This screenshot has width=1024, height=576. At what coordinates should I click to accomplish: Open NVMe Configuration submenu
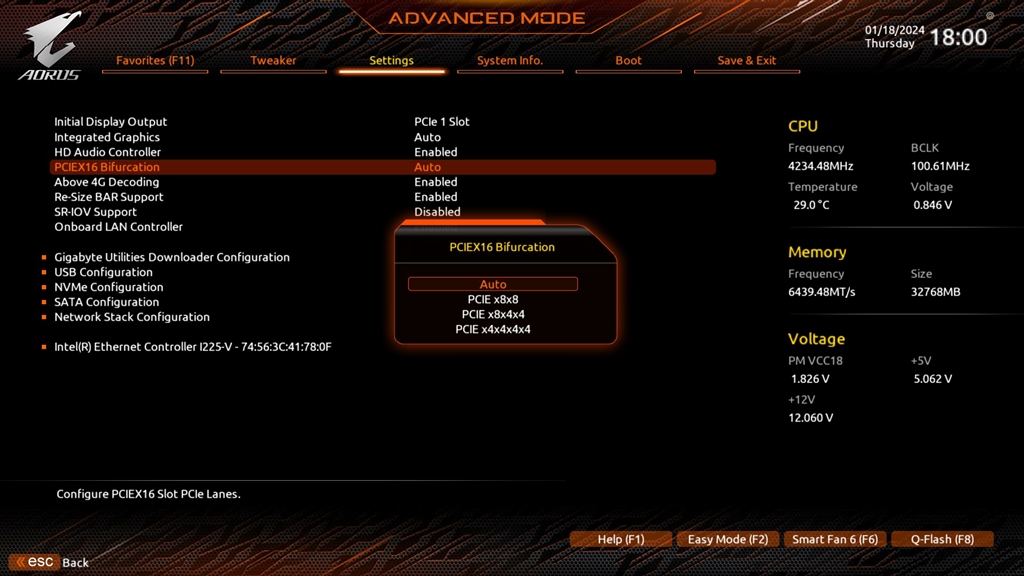[108, 287]
